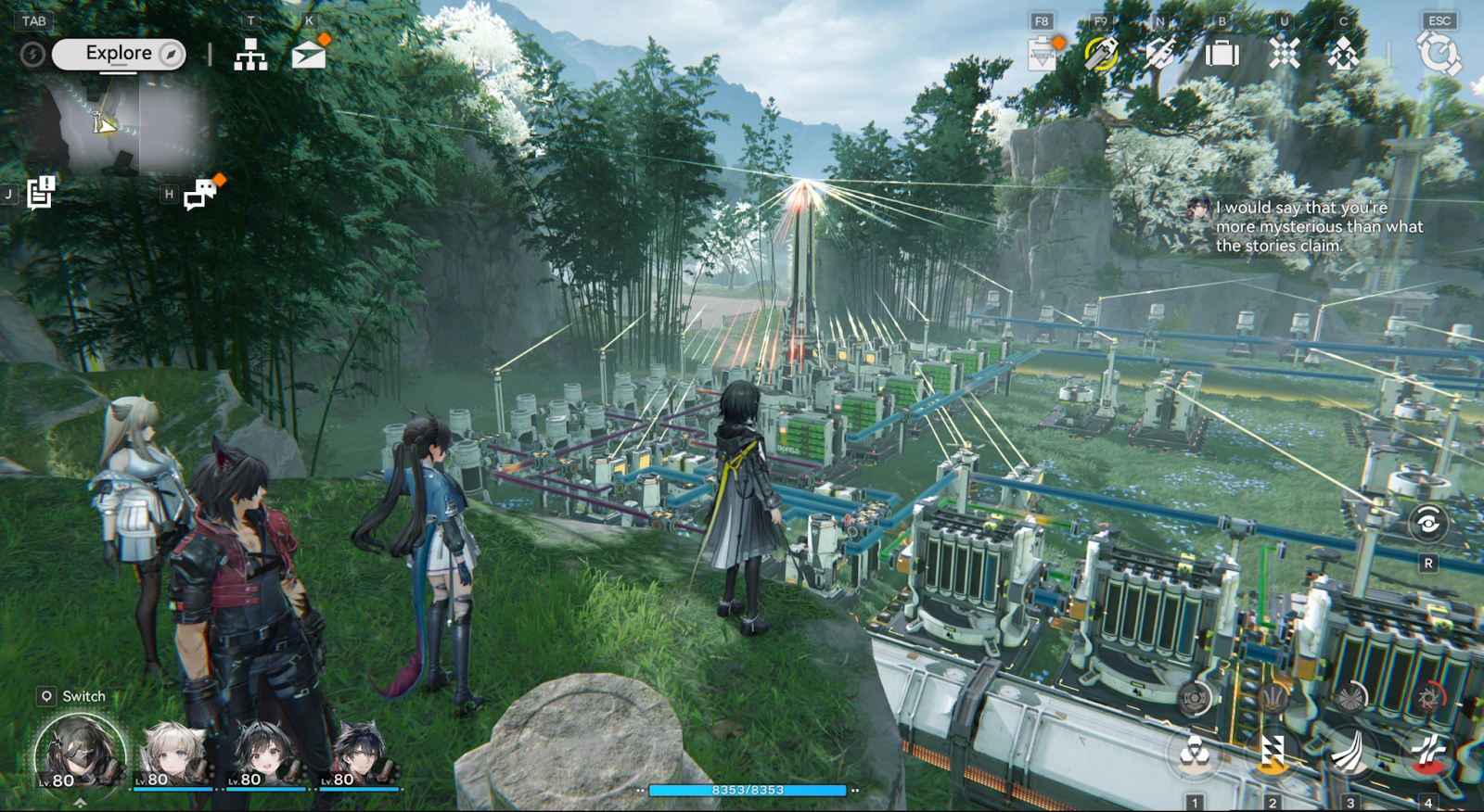Viewport: 1484px width, 812px height.
Task: Toggle the Explore mode pill button
Action: pyautogui.click(x=119, y=54)
